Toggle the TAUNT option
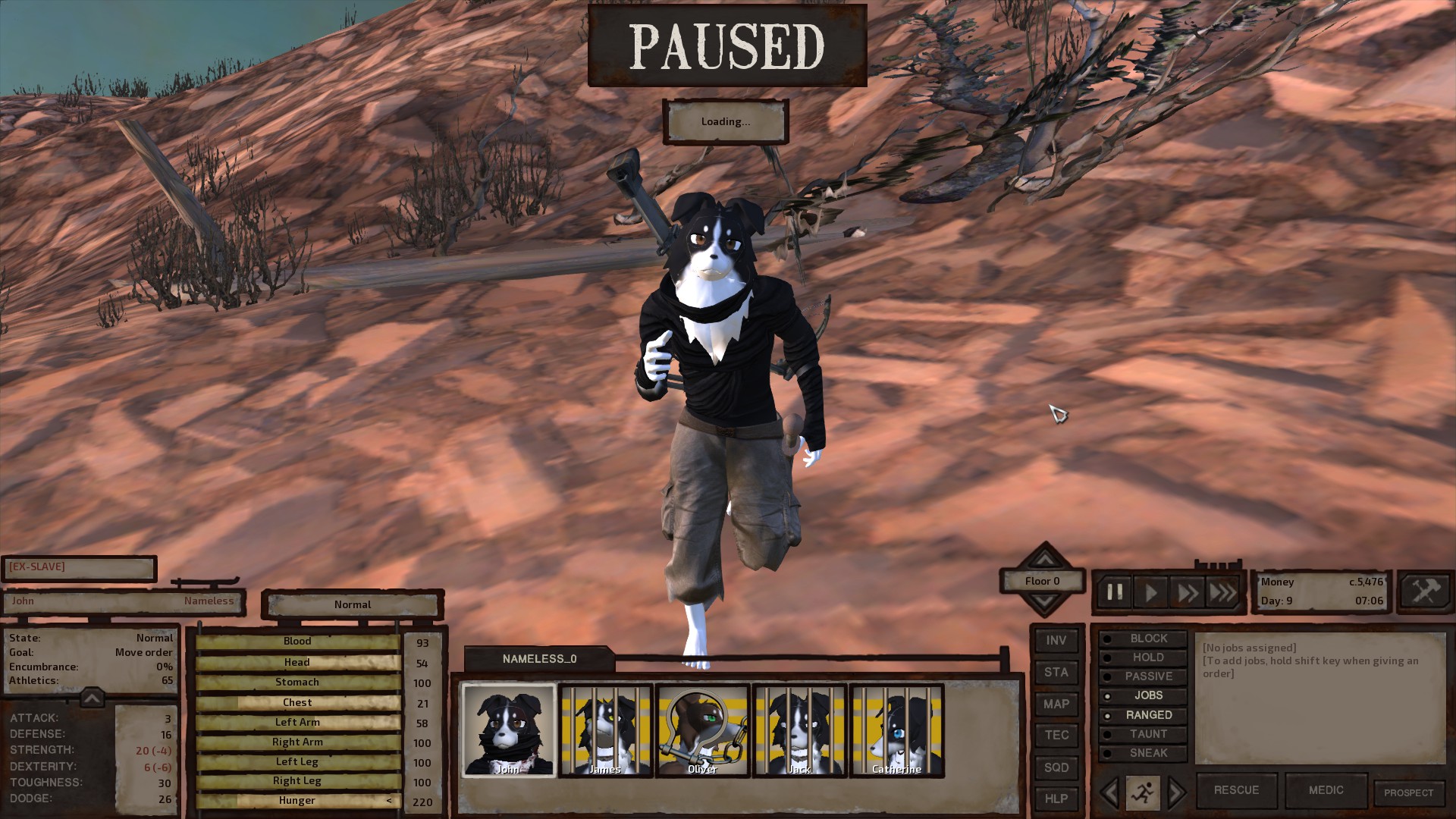Screen dimensions: 1456x819 pos(1143,734)
